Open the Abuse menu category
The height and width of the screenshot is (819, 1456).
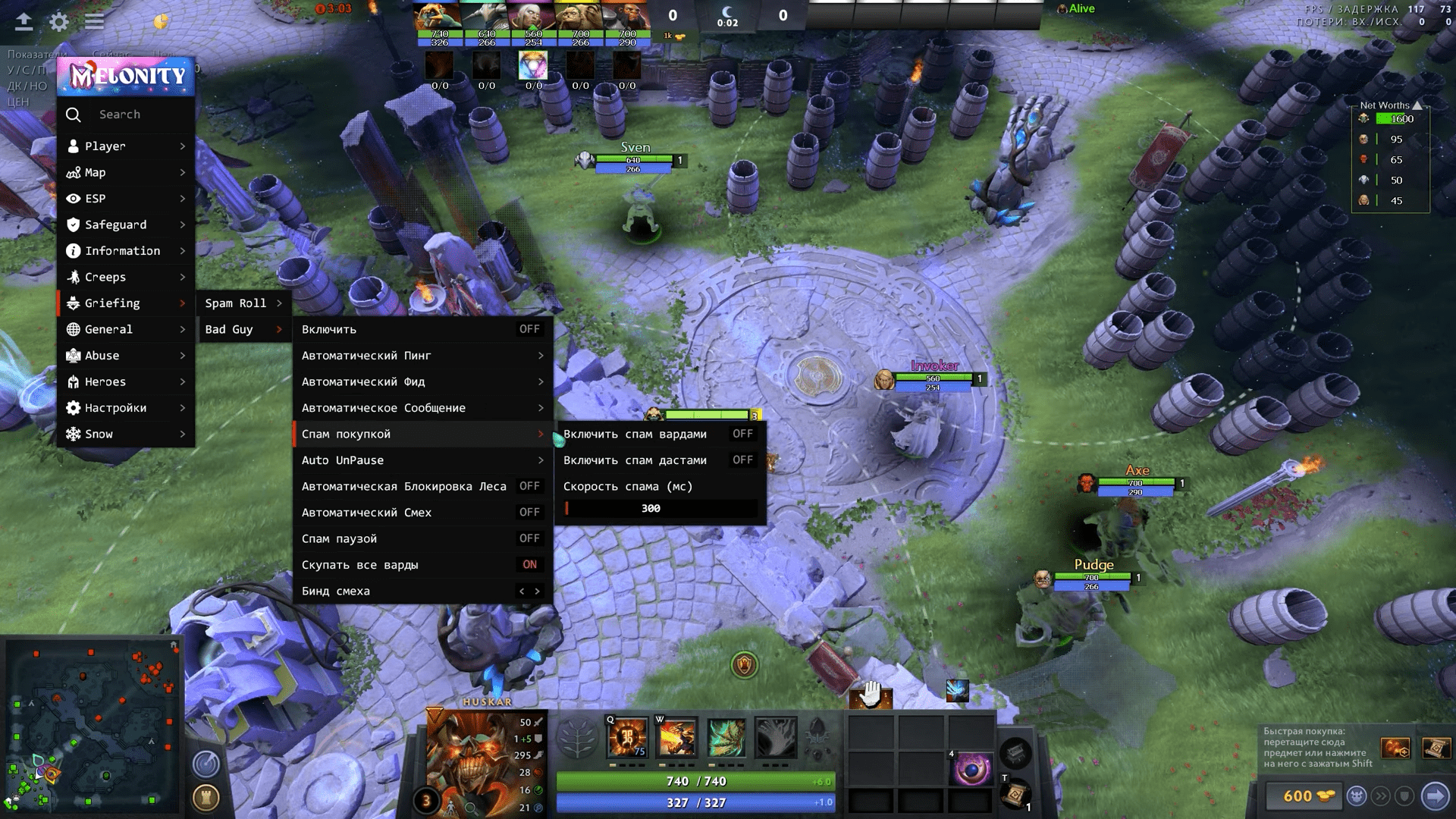(x=125, y=356)
